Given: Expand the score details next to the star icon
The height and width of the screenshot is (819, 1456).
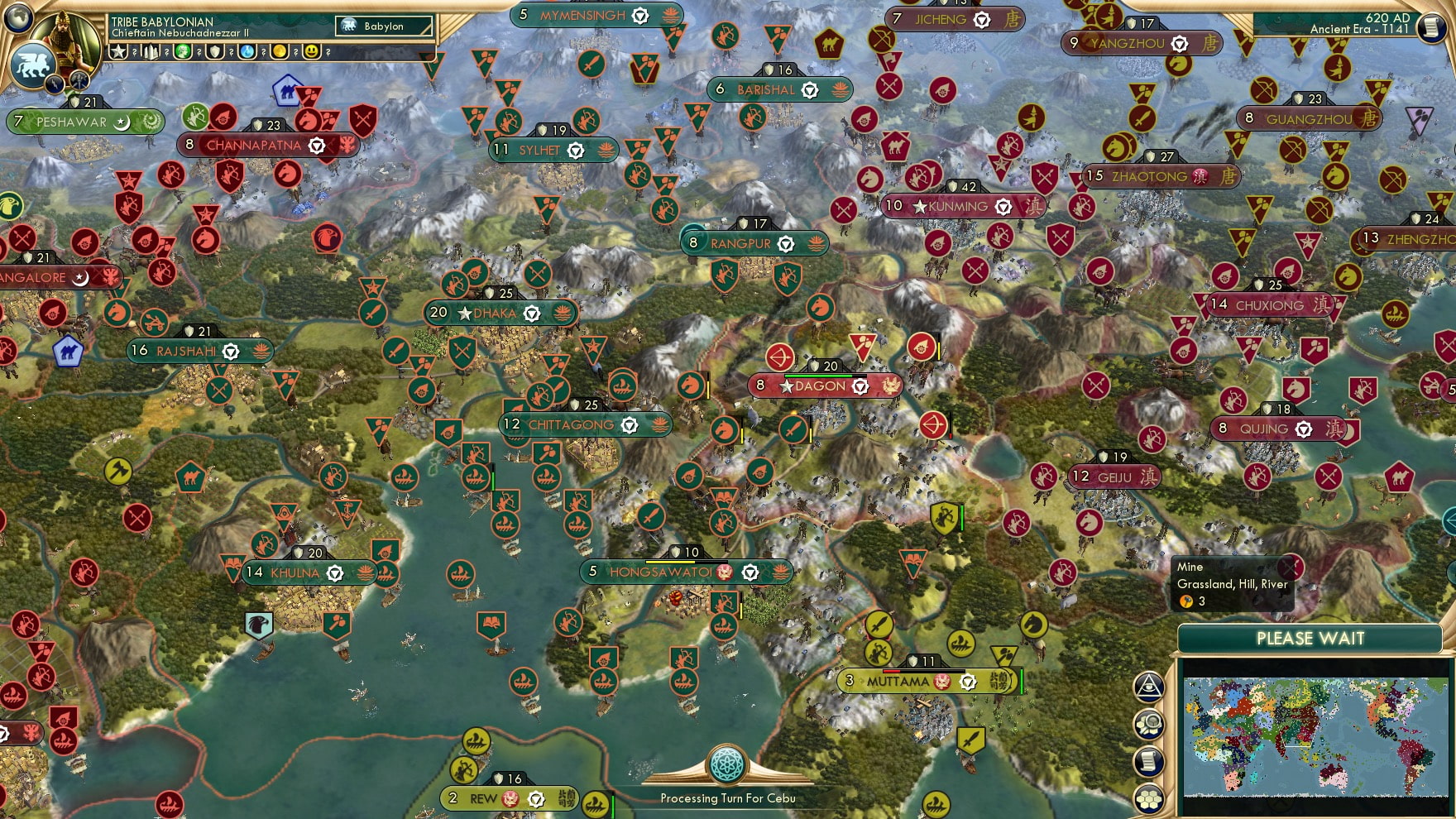Looking at the screenshot, I should [x=134, y=51].
